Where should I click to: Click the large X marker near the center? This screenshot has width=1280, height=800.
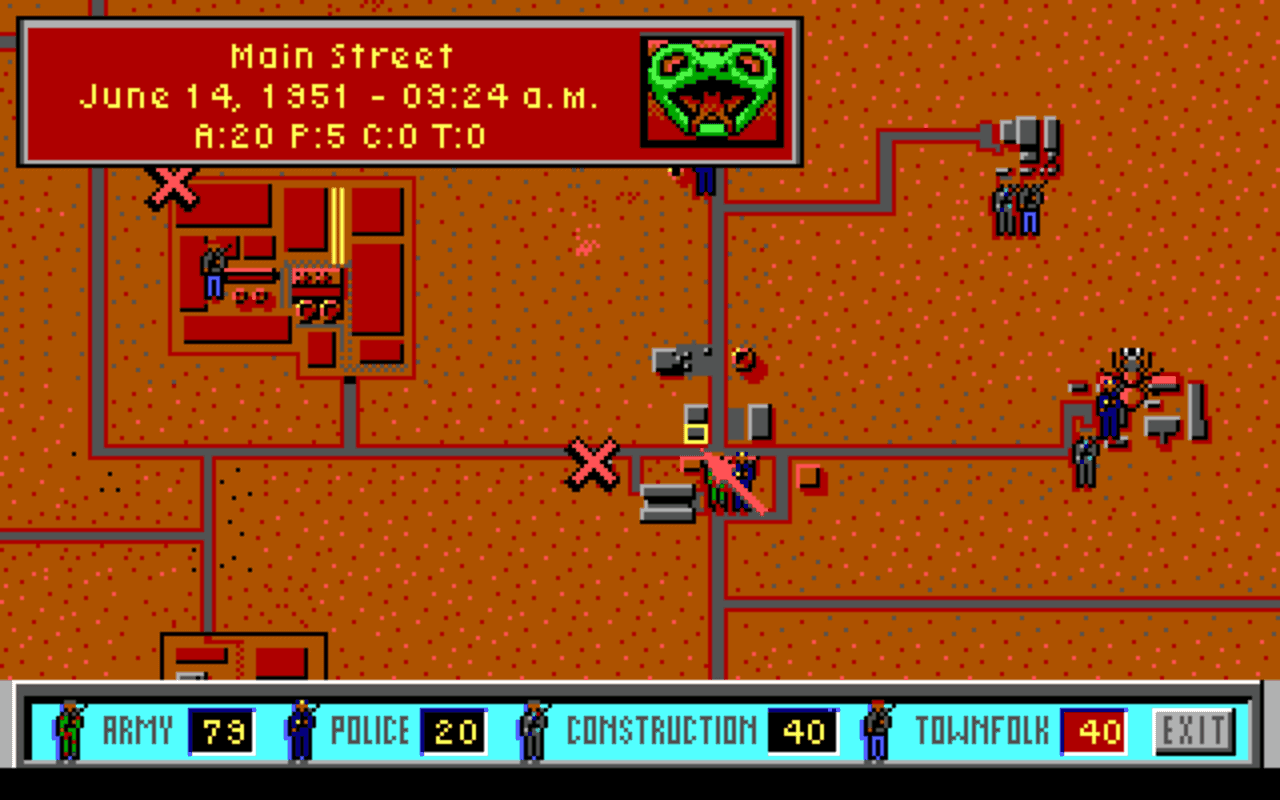click(x=590, y=465)
